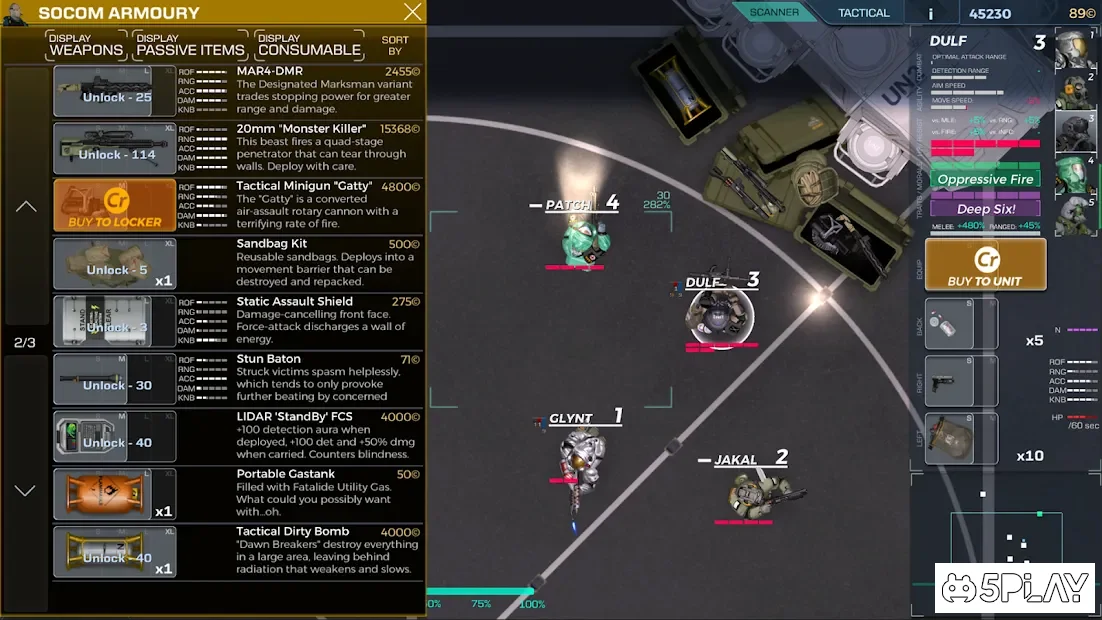Viewport: 1102px width, 620px height.
Task: Pick the Static Assault Shield item
Action: pyautogui.click(x=115, y=322)
